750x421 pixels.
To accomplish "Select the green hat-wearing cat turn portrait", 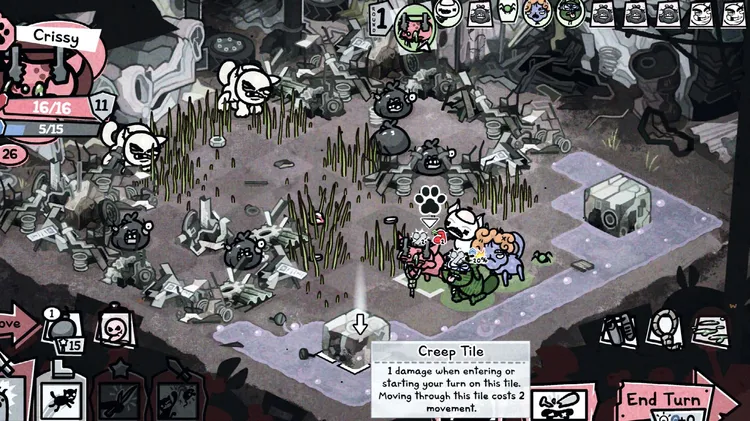I will pyautogui.click(x=570, y=13).
